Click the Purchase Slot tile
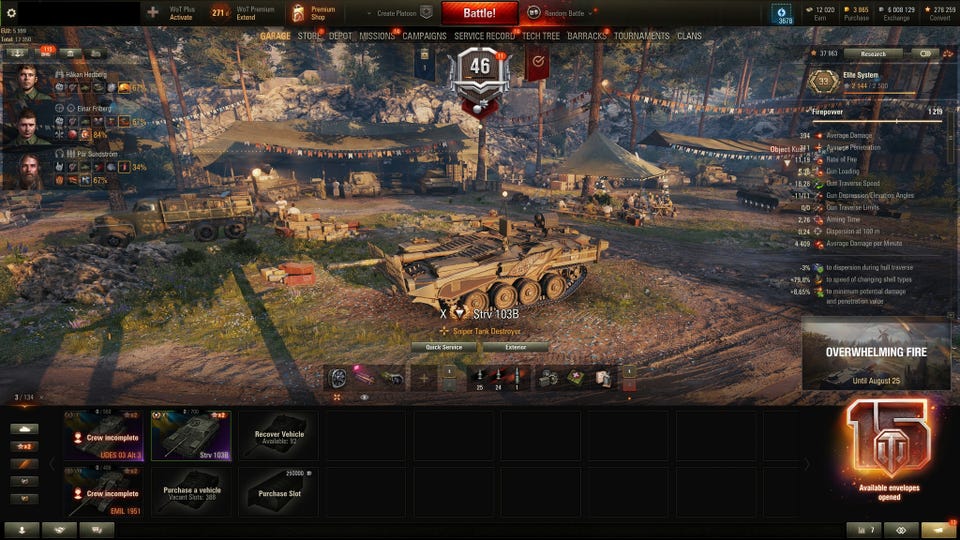 click(x=279, y=491)
